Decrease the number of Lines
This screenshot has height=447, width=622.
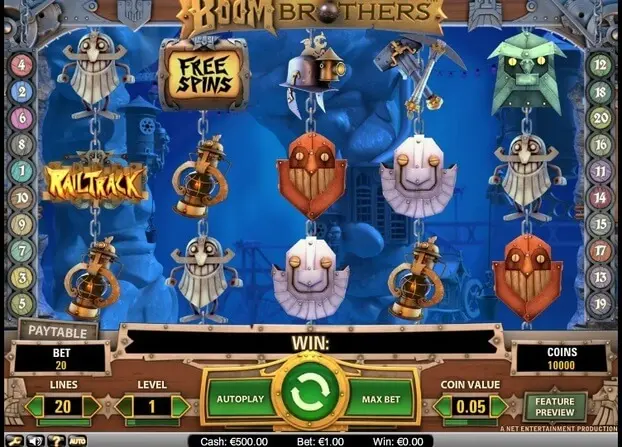pos(35,407)
